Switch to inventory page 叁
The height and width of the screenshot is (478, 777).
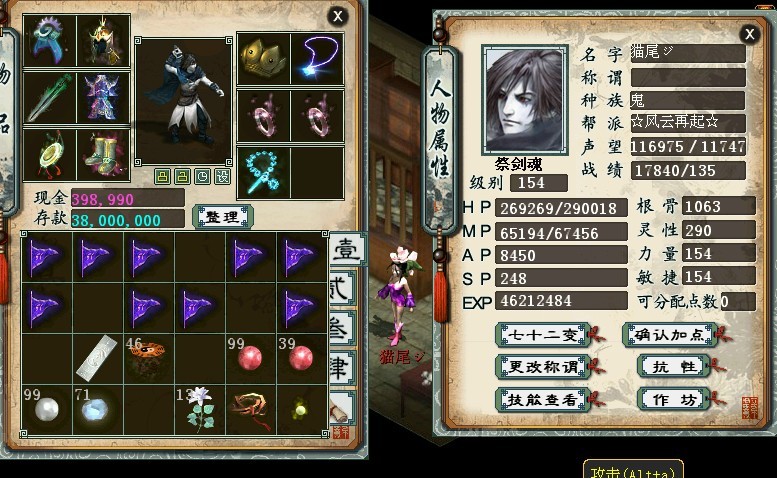342,330
